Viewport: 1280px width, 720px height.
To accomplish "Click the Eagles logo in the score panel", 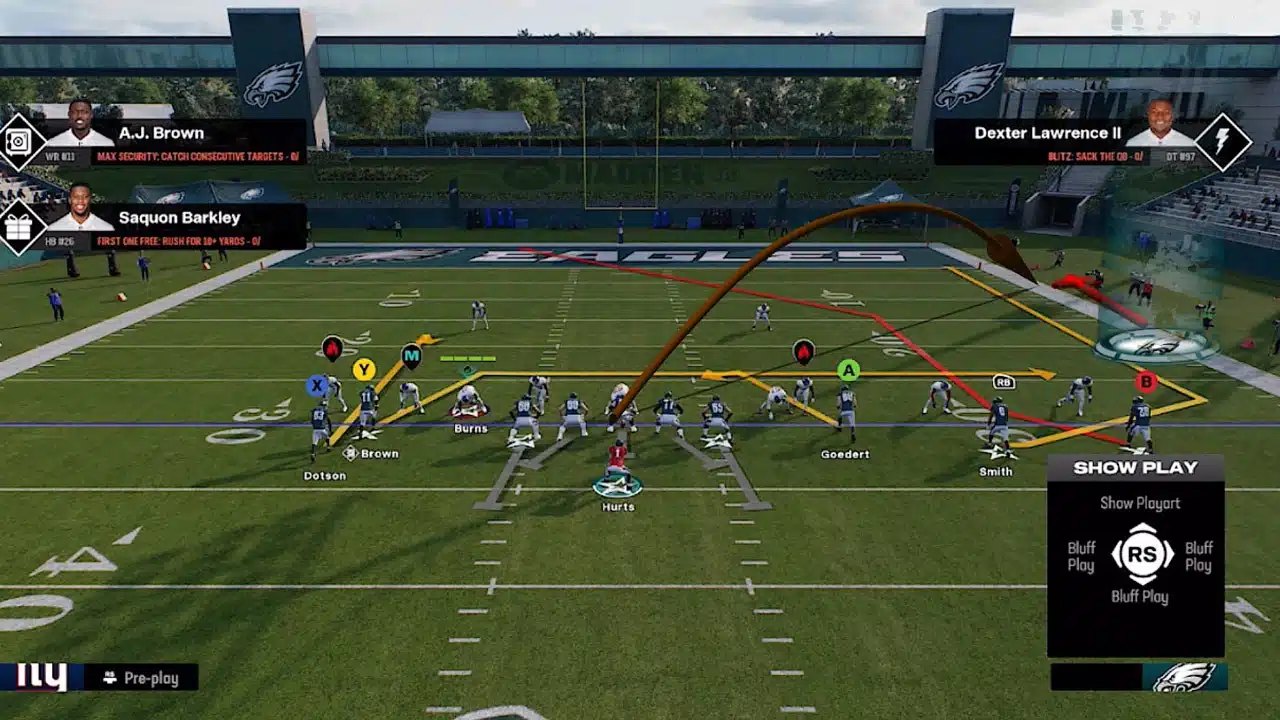I will pyautogui.click(x=1185, y=677).
